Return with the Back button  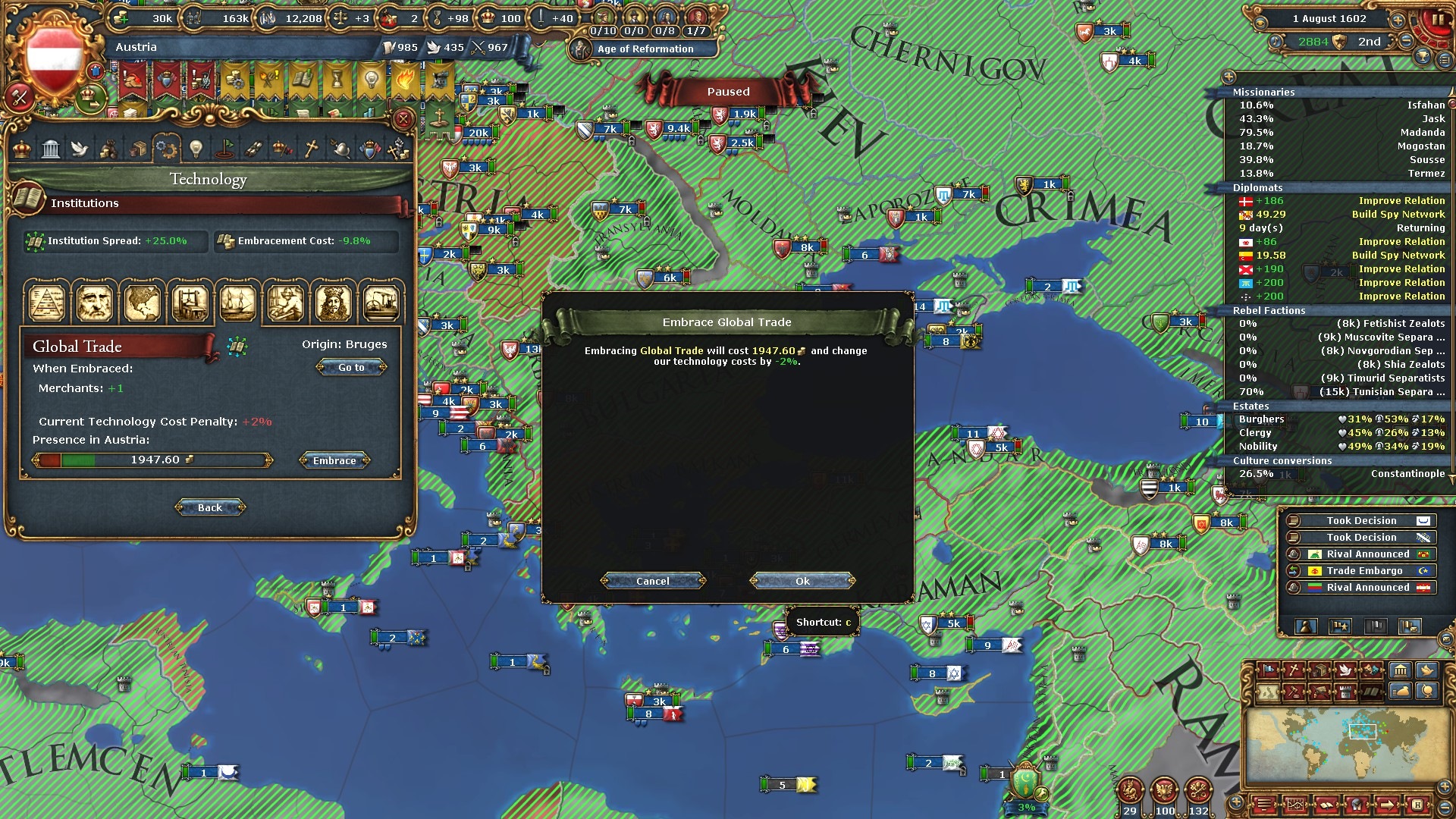[210, 507]
